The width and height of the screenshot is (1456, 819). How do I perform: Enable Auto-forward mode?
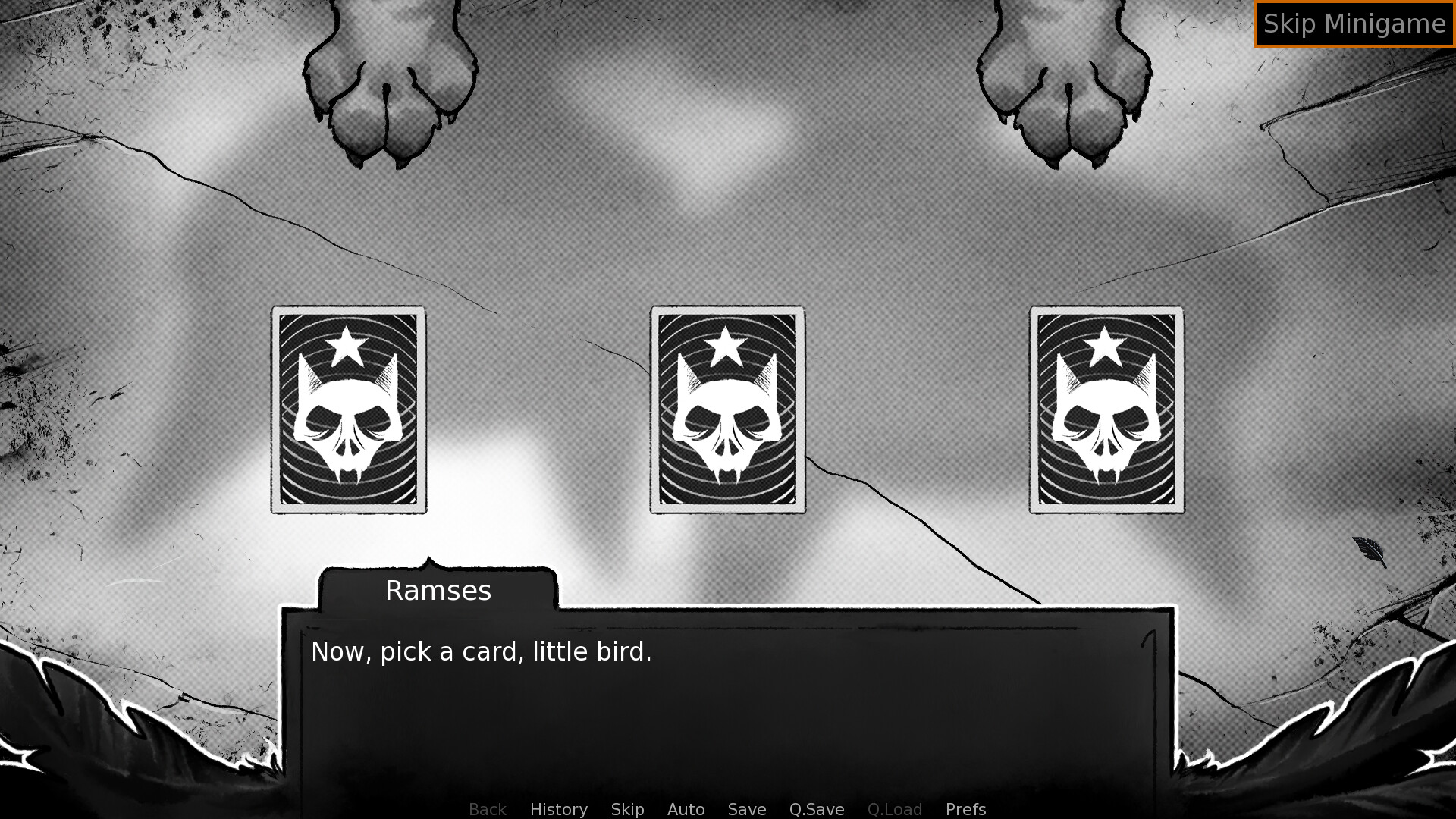[685, 809]
